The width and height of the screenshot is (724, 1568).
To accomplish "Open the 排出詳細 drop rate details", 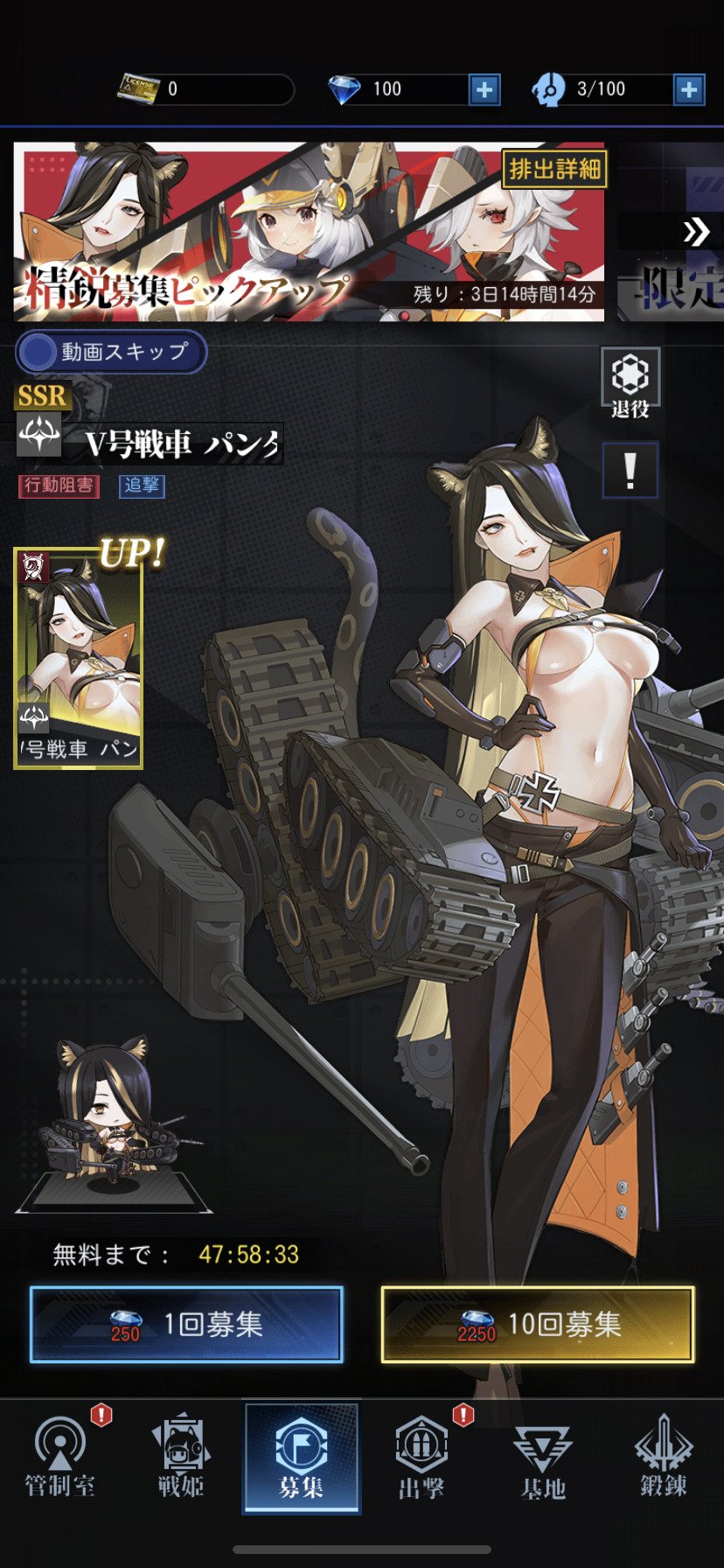I will coord(554,169).
